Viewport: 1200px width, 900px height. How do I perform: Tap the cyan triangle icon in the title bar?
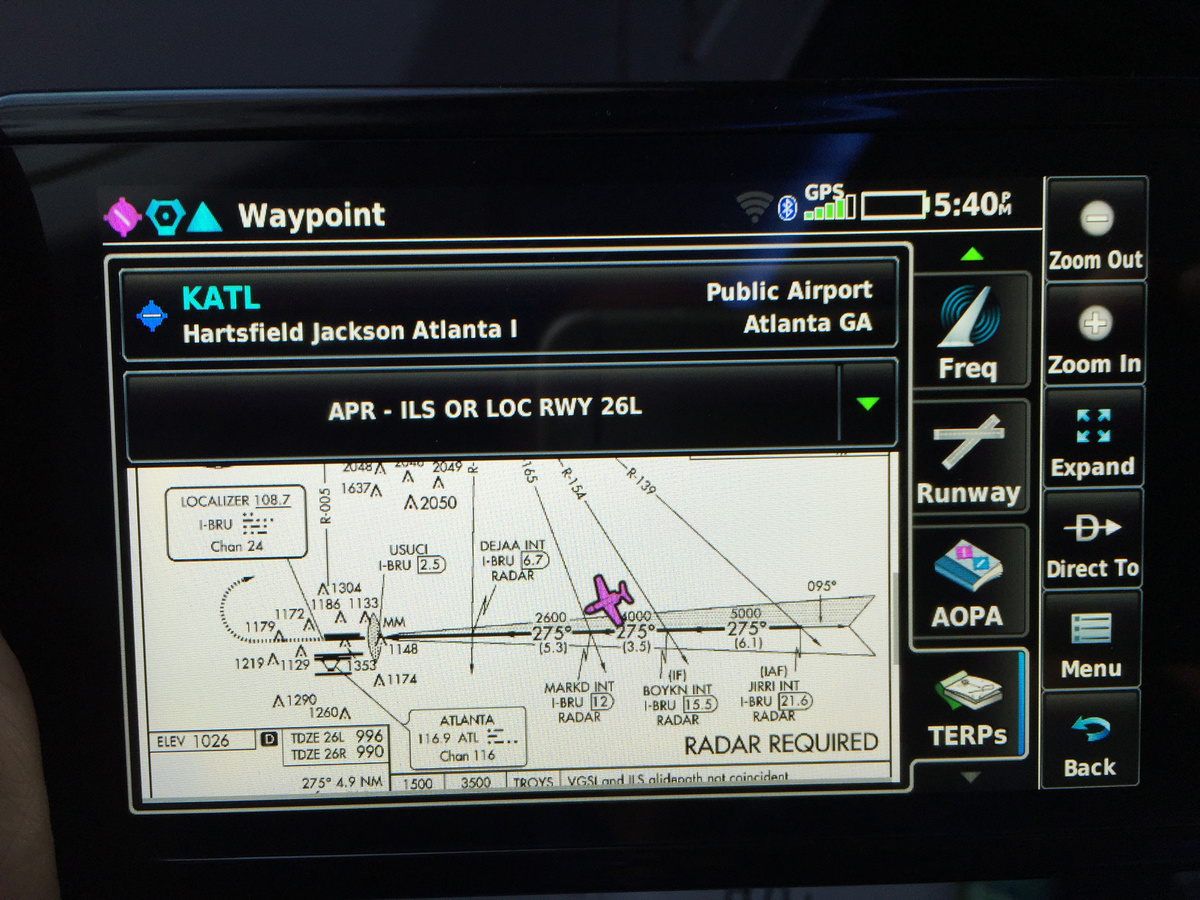coord(204,216)
